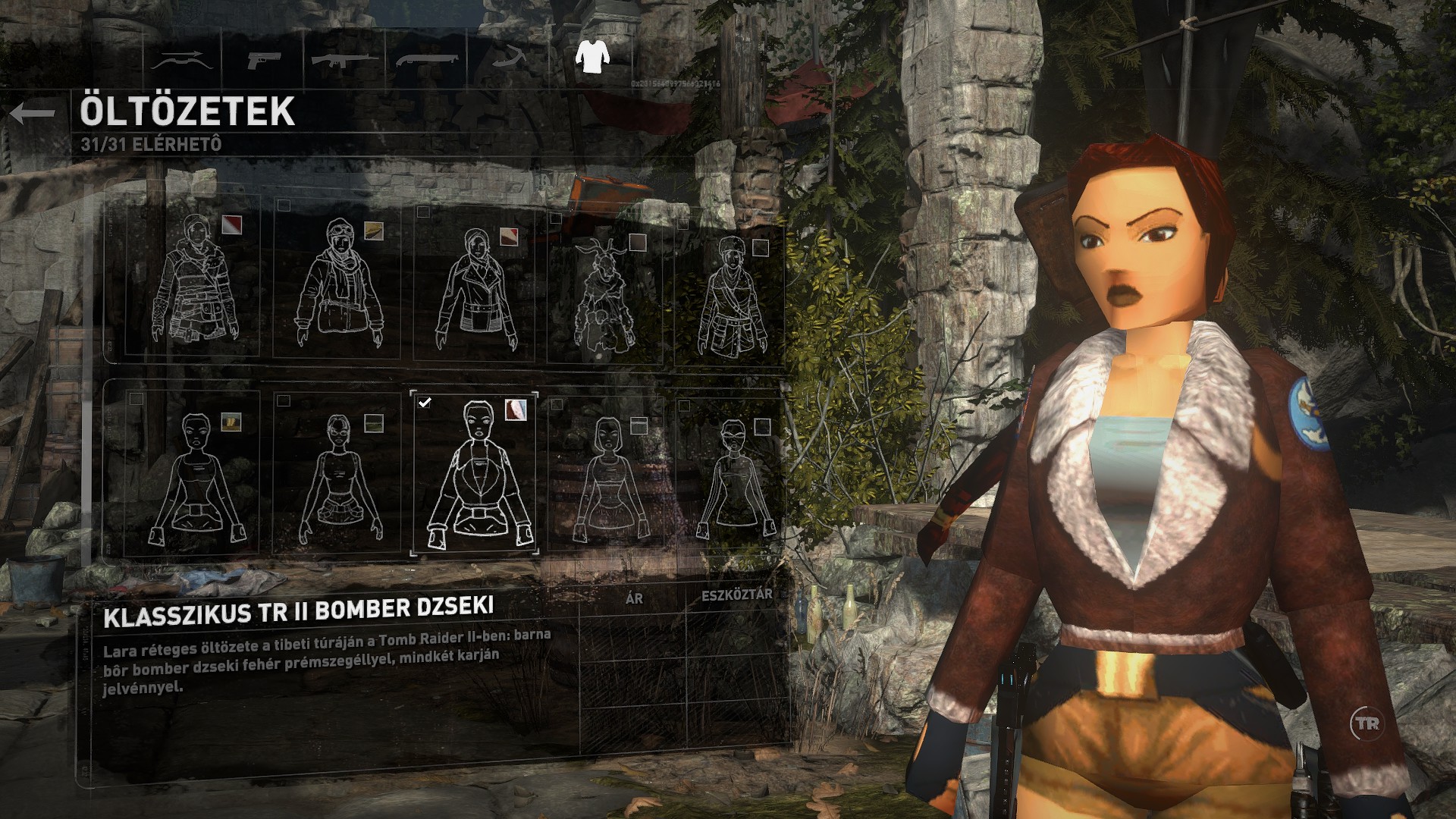Open the white shirt outfits tab
The height and width of the screenshot is (819, 1456).
click(x=591, y=57)
